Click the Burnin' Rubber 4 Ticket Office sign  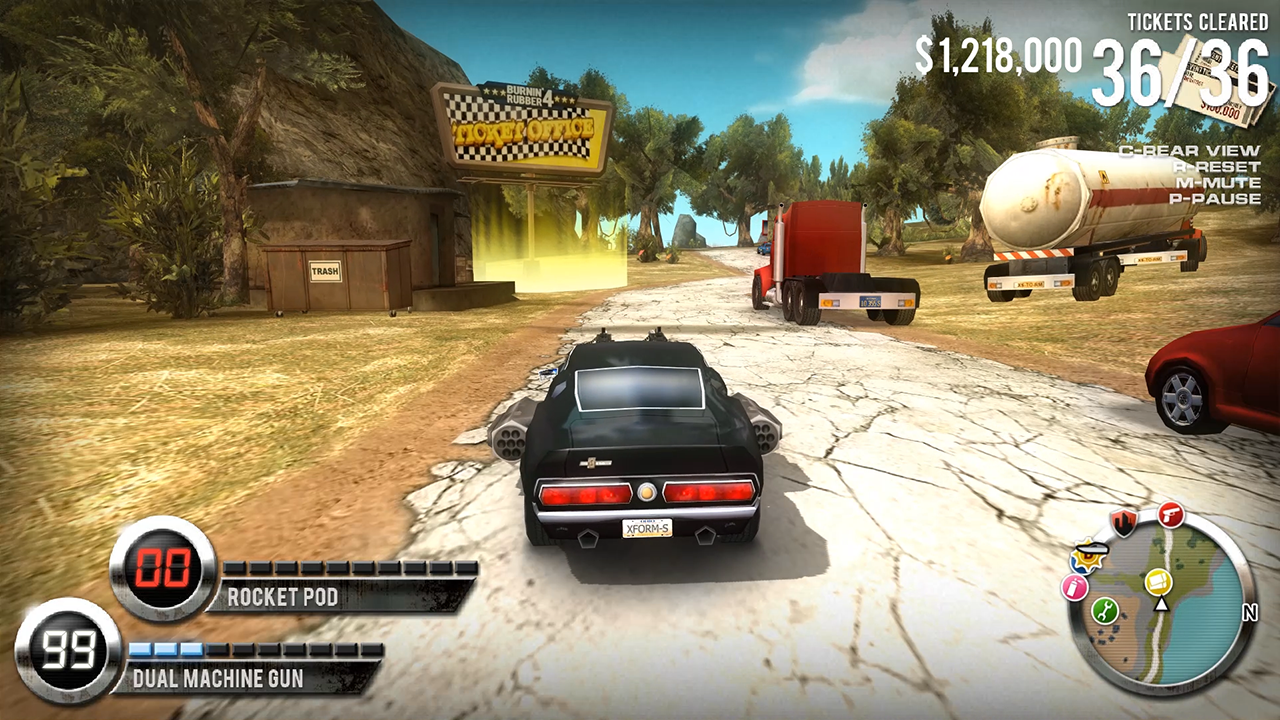(524, 125)
